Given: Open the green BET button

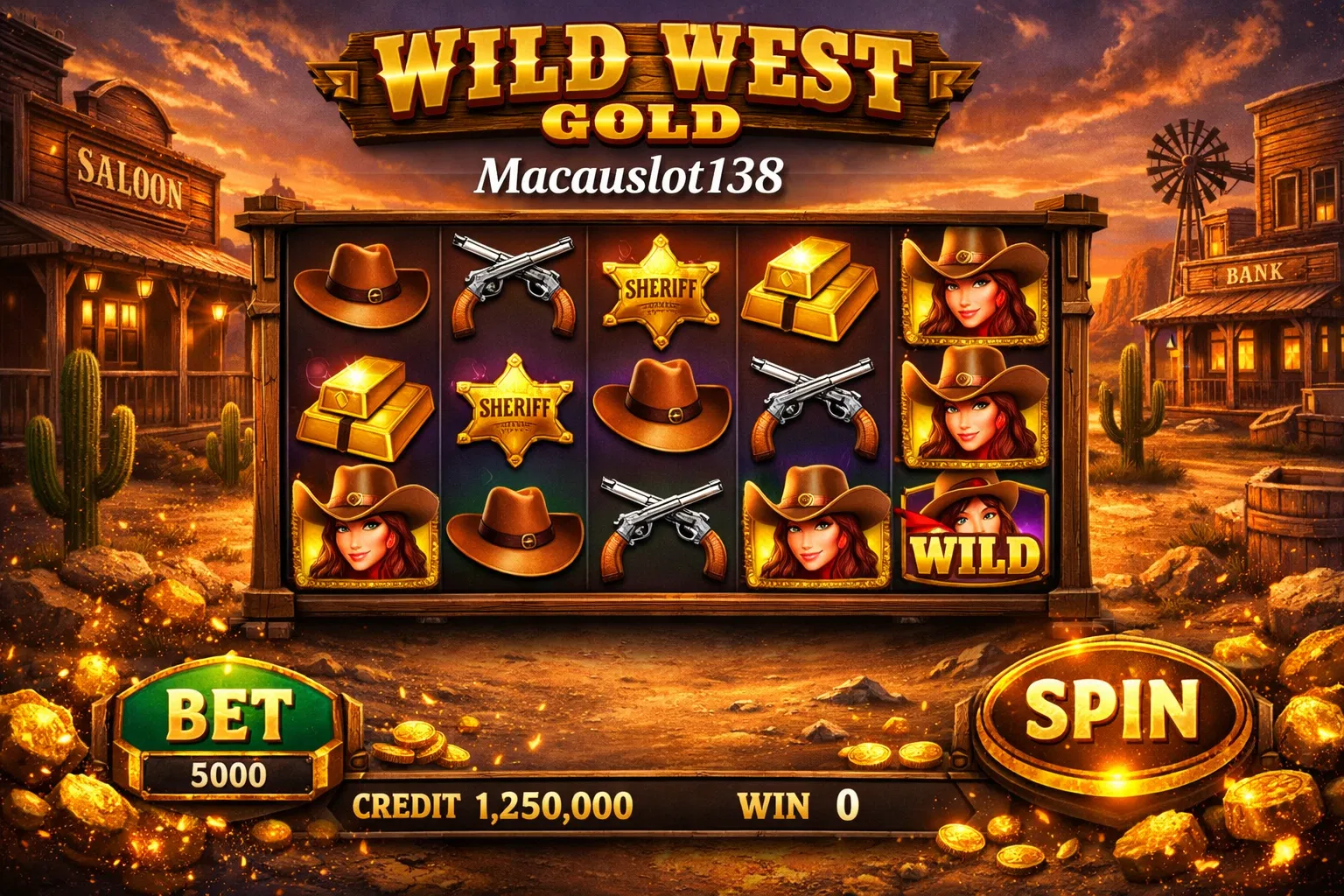Looking at the screenshot, I should click(228, 713).
